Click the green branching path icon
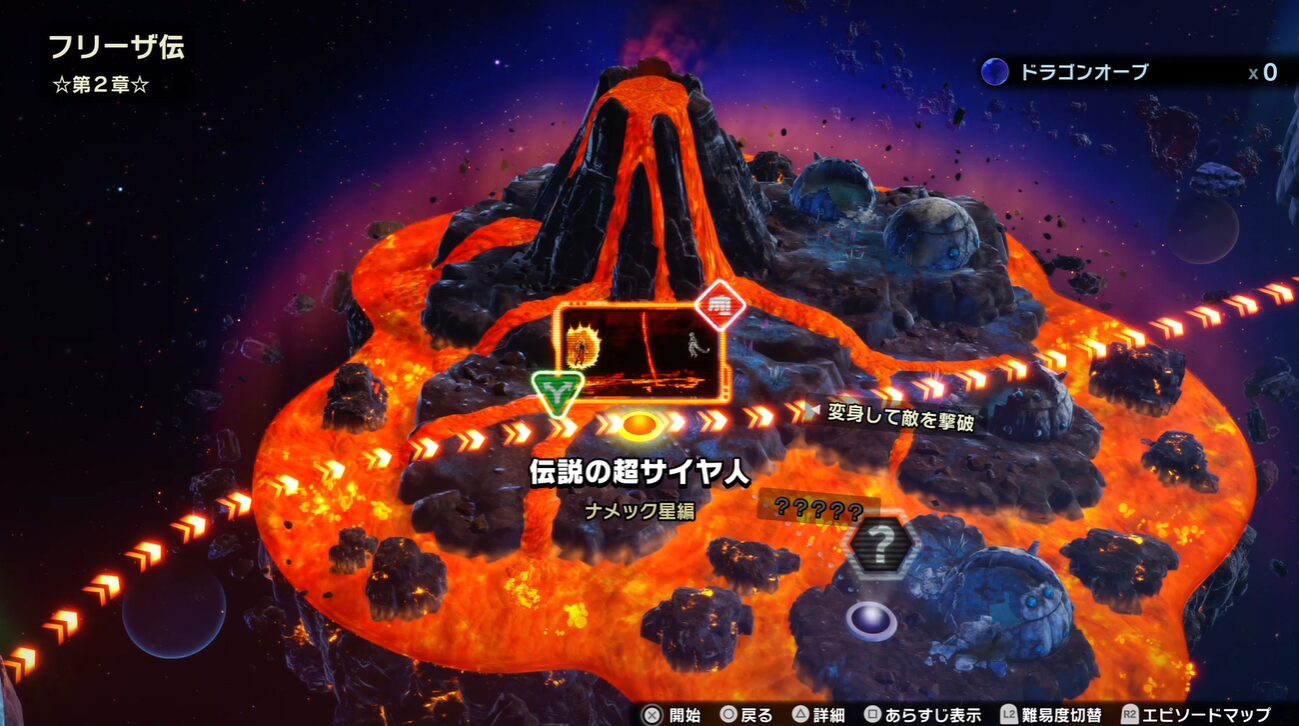Screen dimensions: 1299x726 click(x=552, y=391)
